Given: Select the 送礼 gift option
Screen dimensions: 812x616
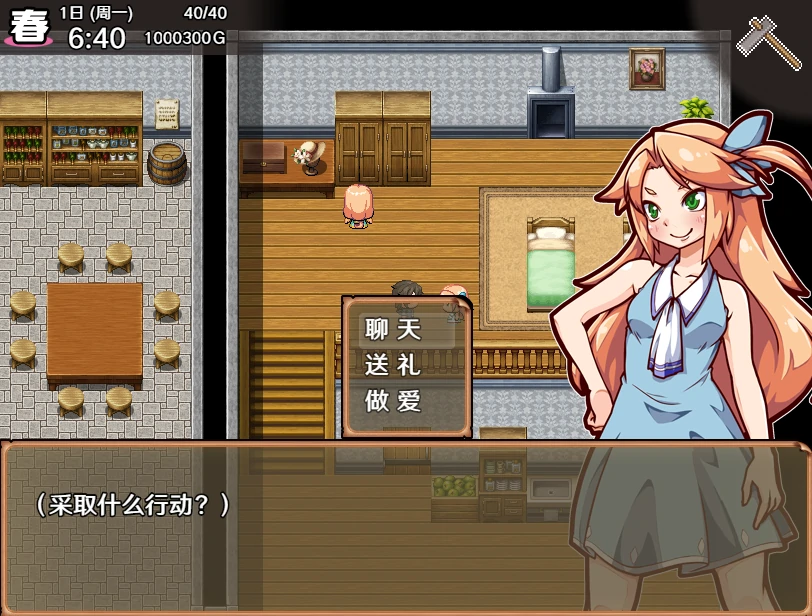Looking at the screenshot, I should coord(394,365).
